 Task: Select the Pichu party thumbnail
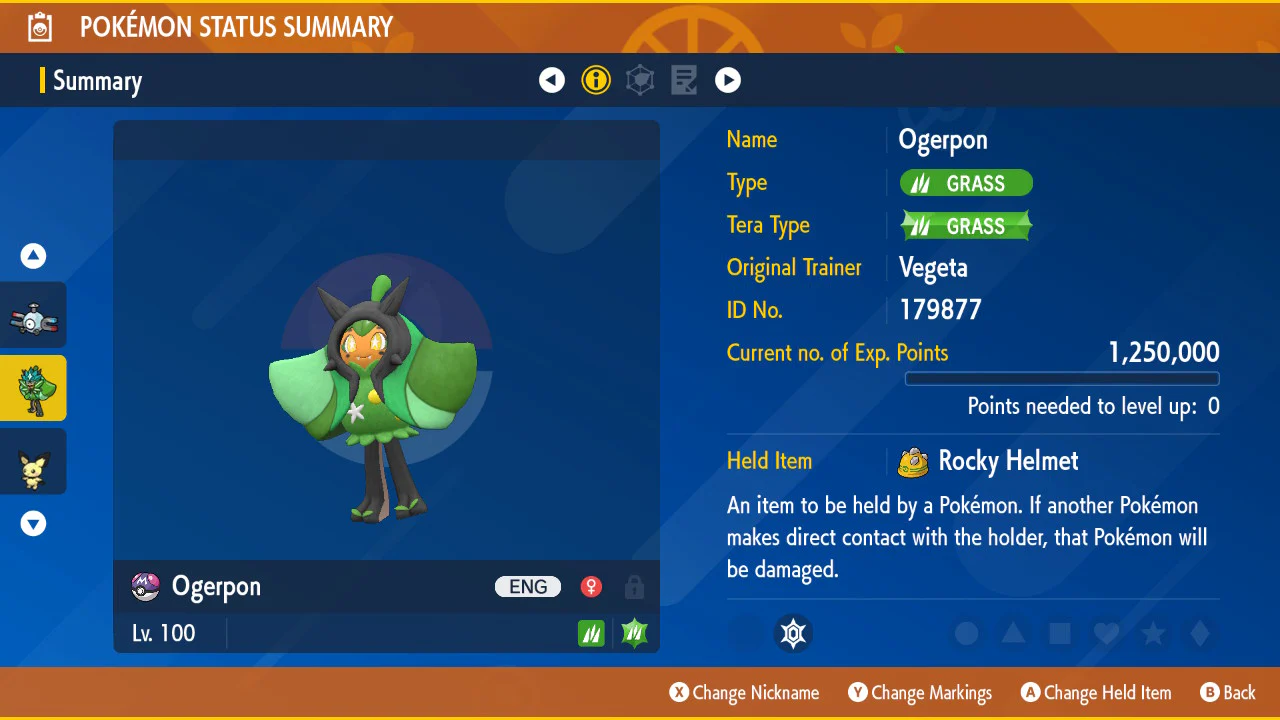click(x=34, y=462)
